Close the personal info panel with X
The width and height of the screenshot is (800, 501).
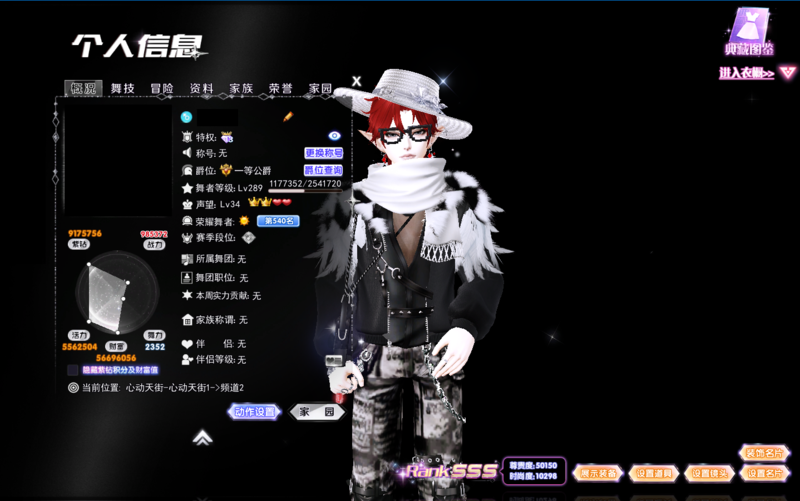[357, 81]
